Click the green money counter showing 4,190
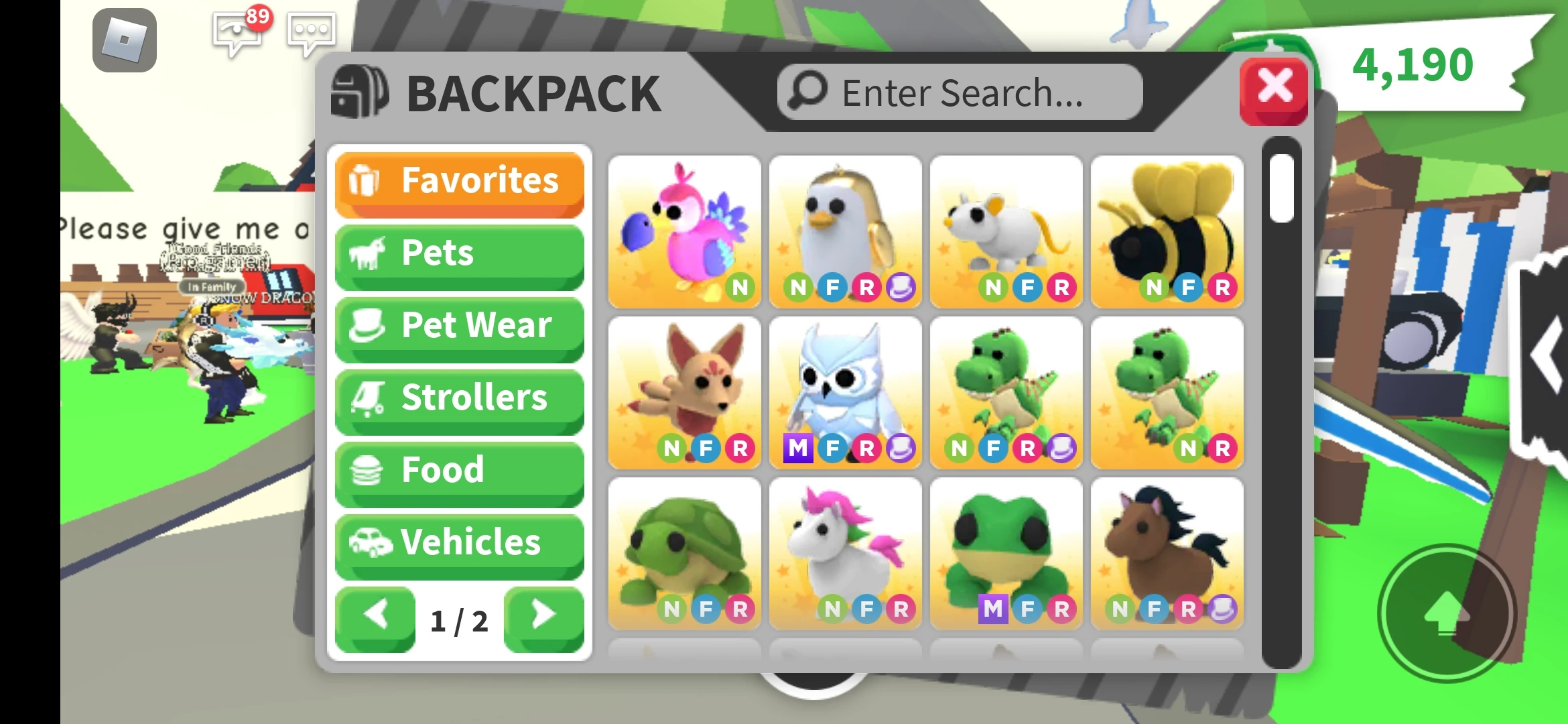1568x724 pixels. pos(1411,64)
